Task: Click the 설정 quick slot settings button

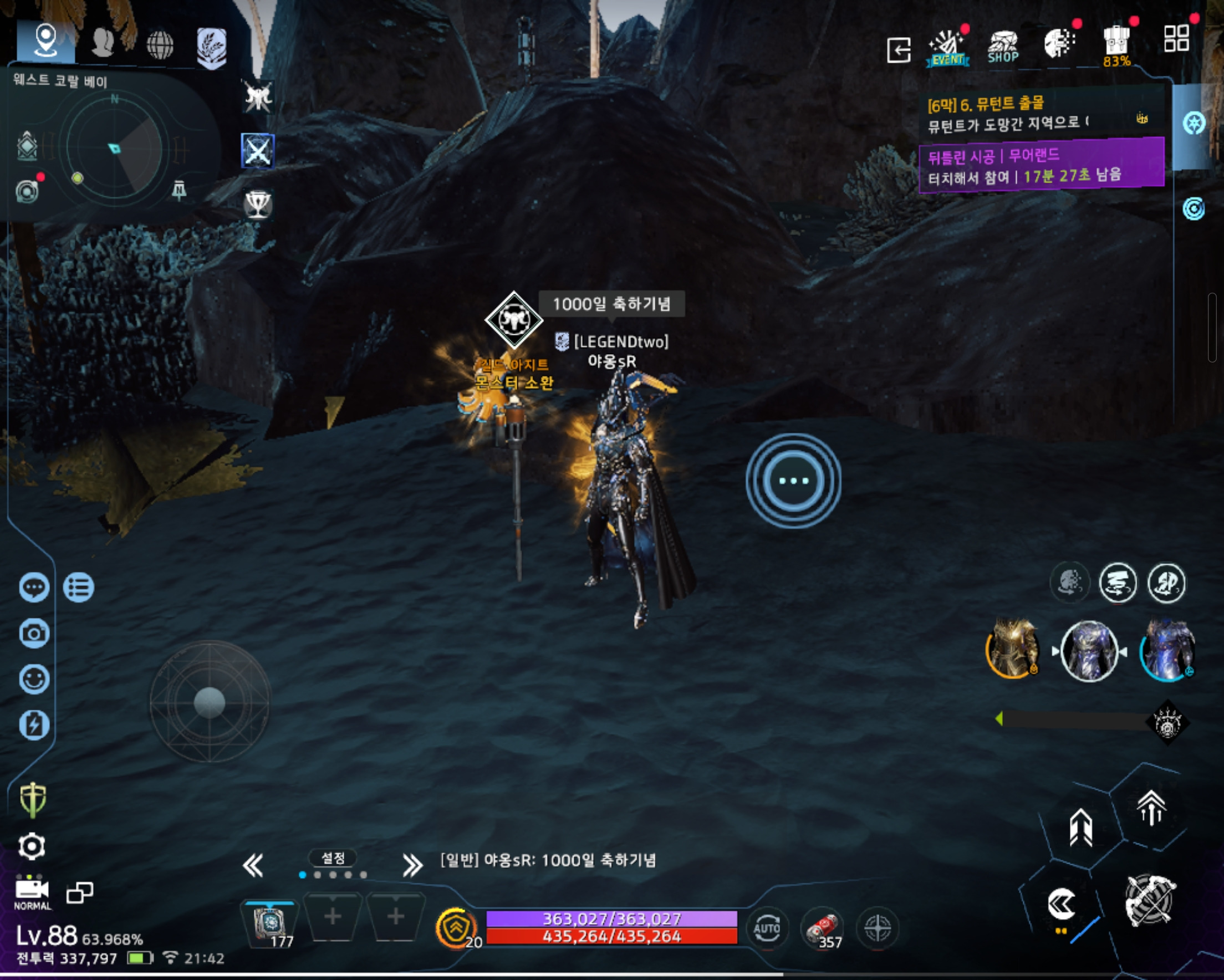Action: (333, 858)
